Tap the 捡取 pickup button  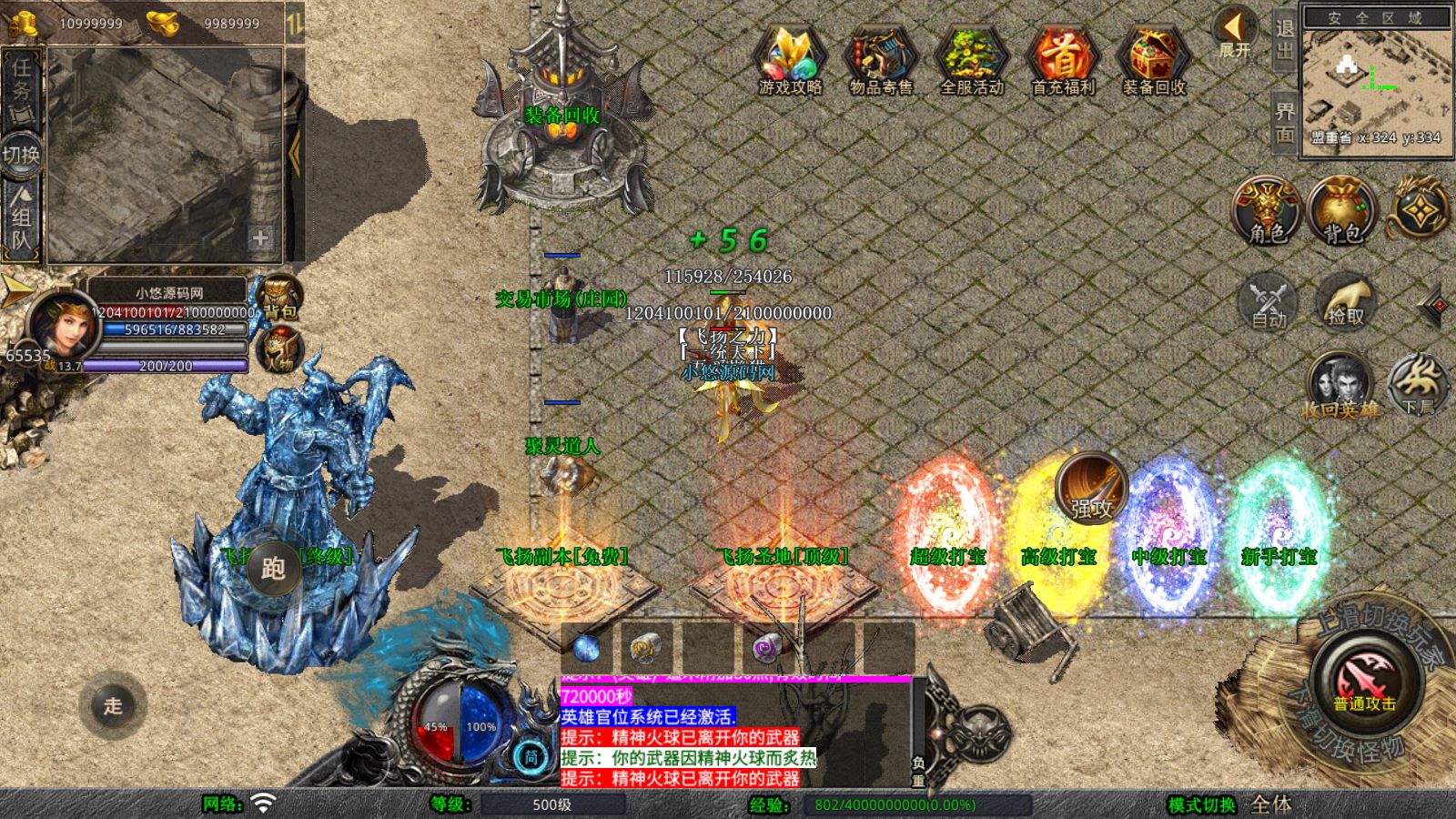(1345, 301)
